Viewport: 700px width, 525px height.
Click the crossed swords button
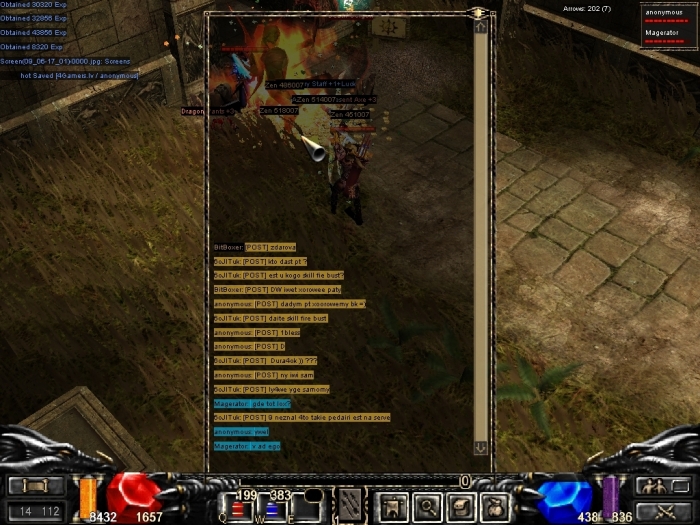click(x=657, y=510)
